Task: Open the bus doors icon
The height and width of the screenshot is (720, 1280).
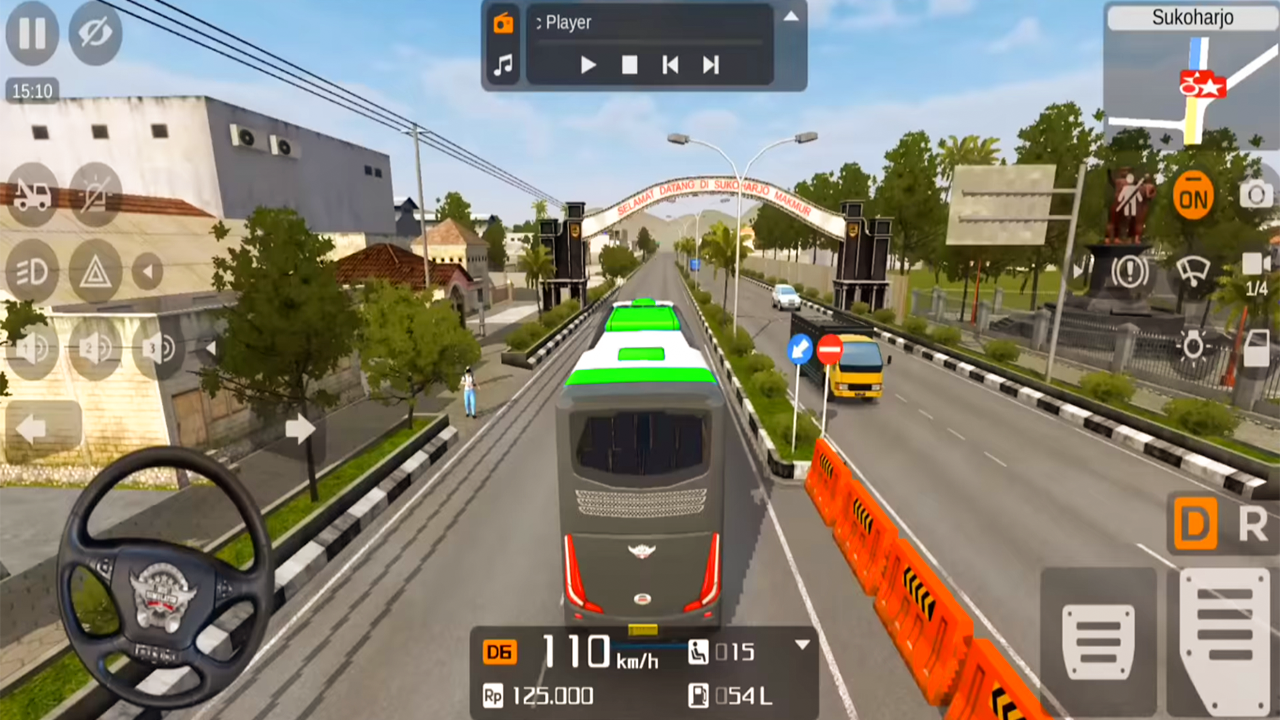Action: click(1256, 346)
